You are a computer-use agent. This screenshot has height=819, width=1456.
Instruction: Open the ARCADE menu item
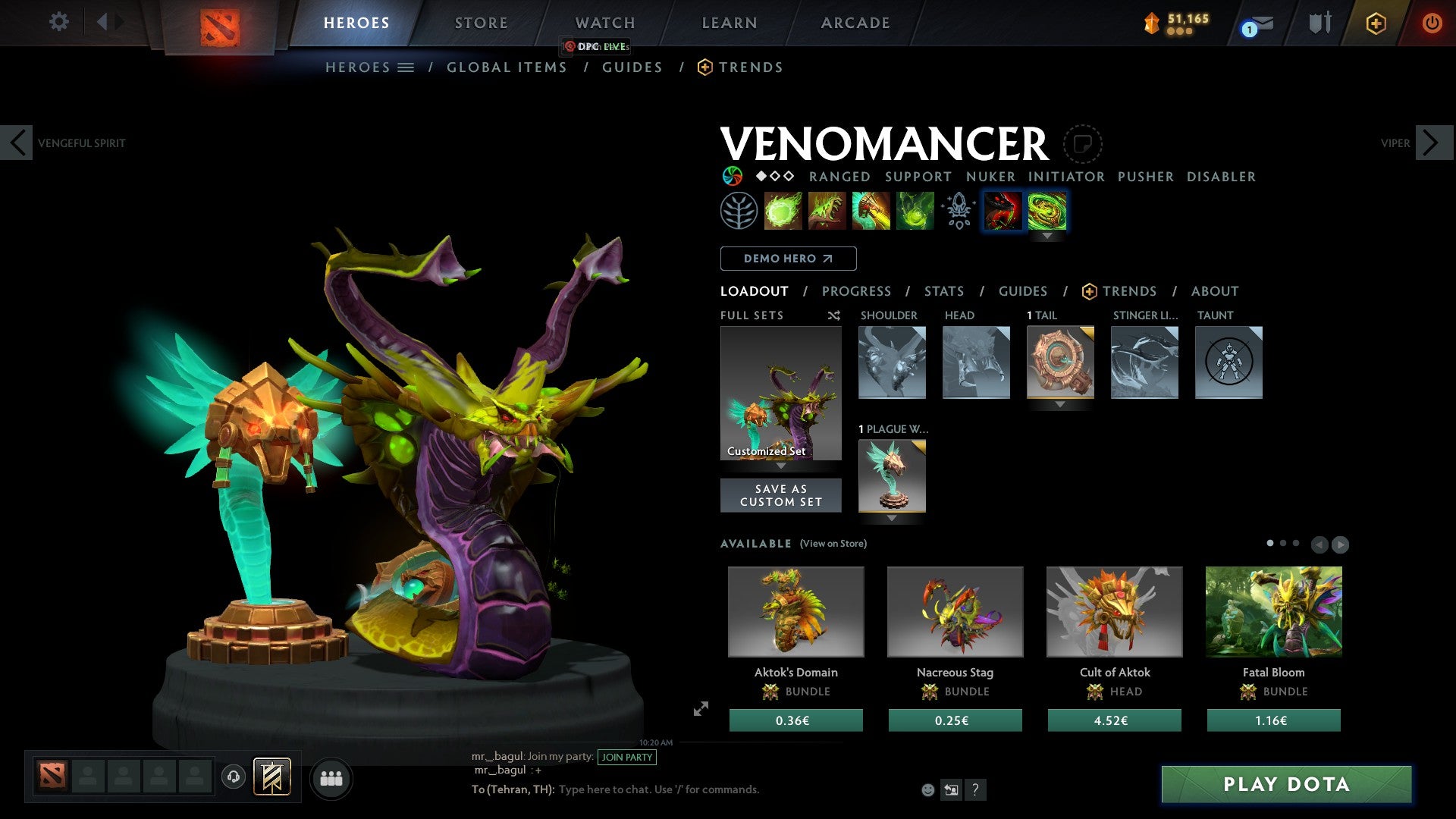point(855,22)
